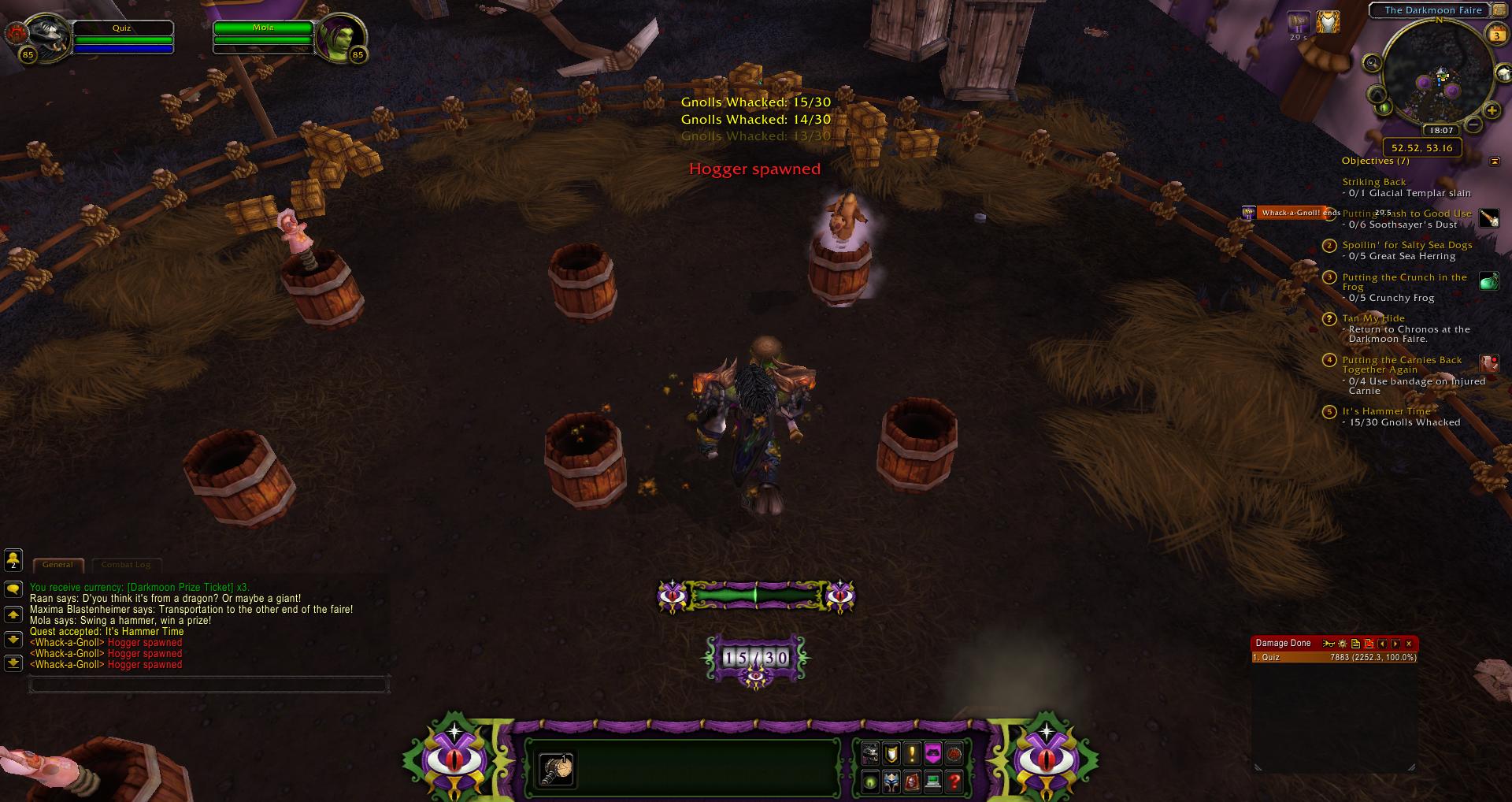Open the calendar showing day 3

(1495, 35)
